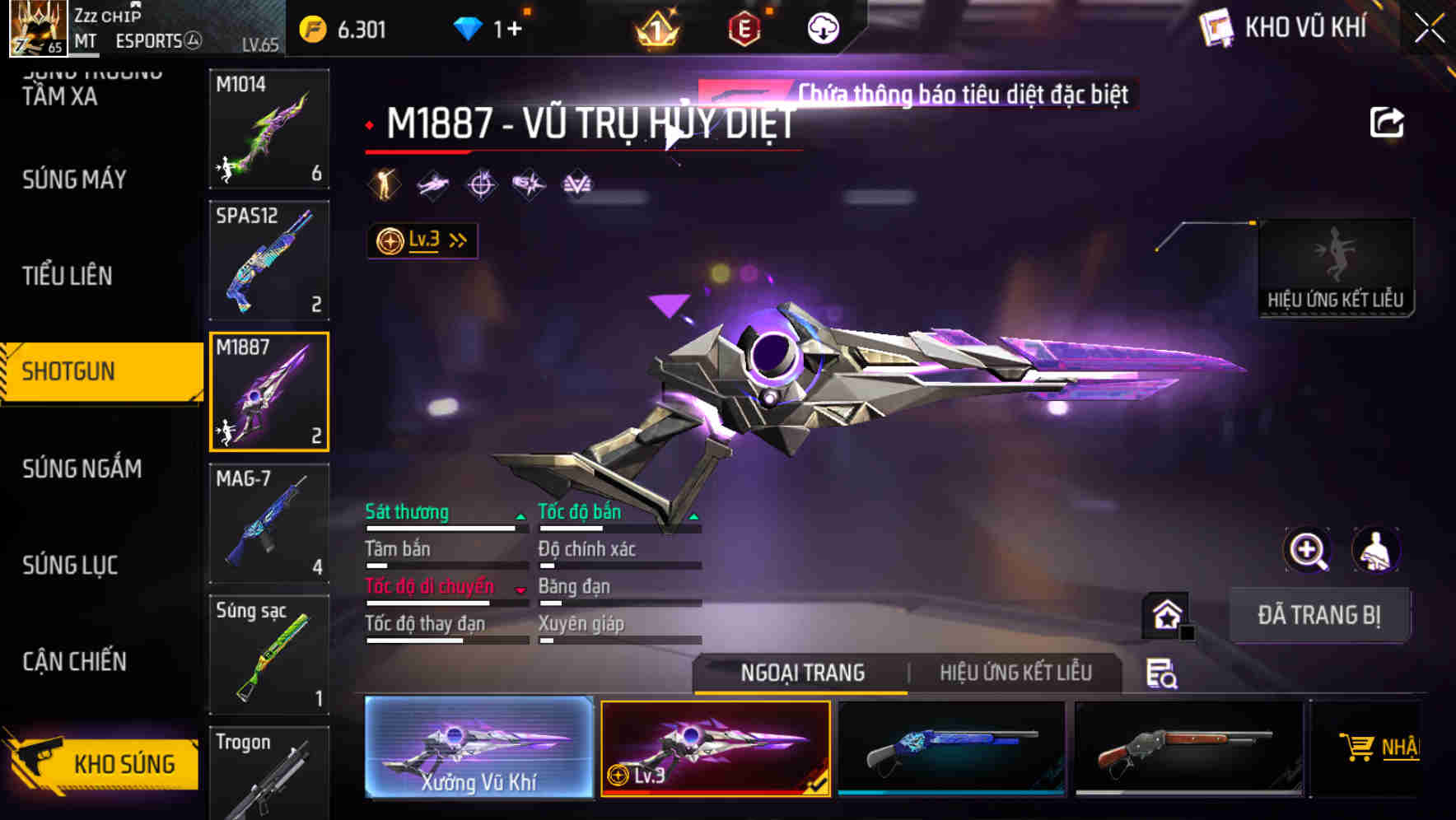Screen dimensions: 1456x820
Task: Open the HIỆU ỨNG KẾT LIỄU tab
Action: (x=1017, y=673)
